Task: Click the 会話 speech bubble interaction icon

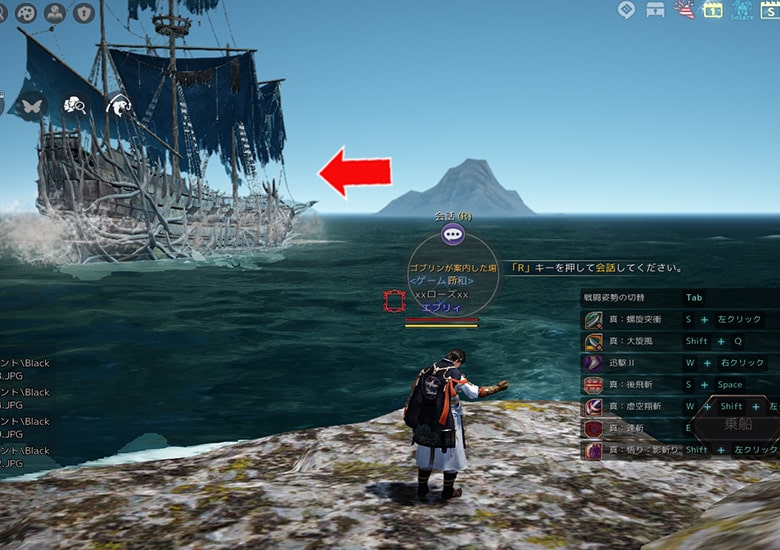Action: pos(453,235)
